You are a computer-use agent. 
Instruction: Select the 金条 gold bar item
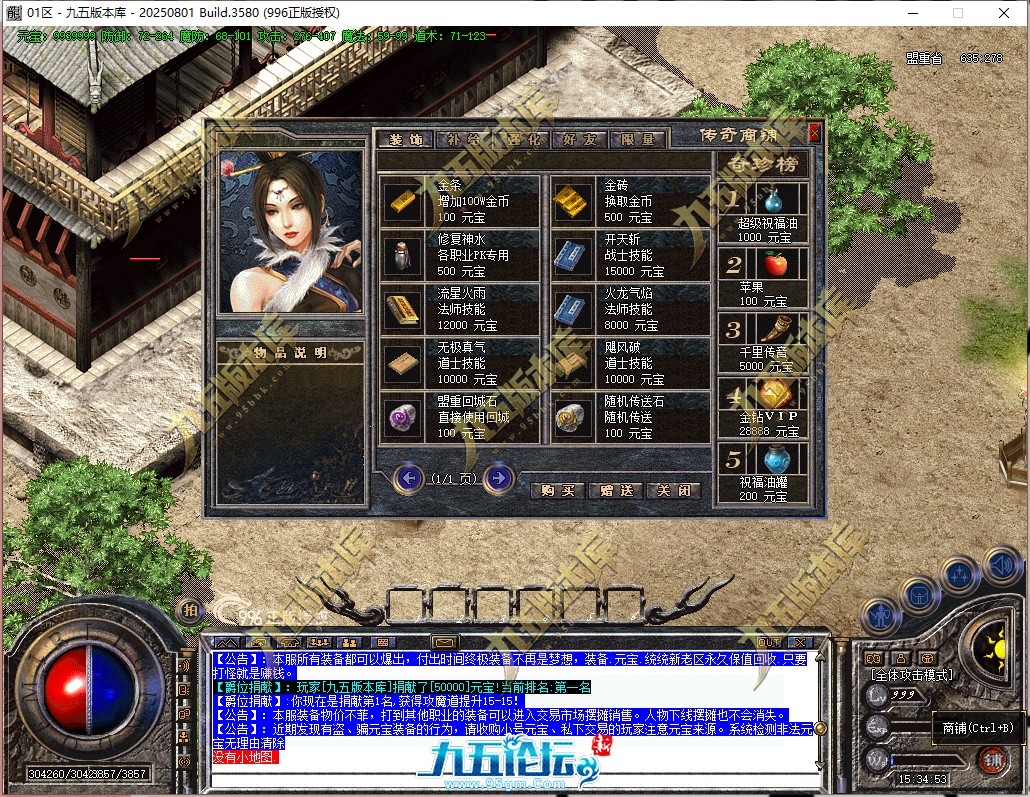click(x=404, y=201)
